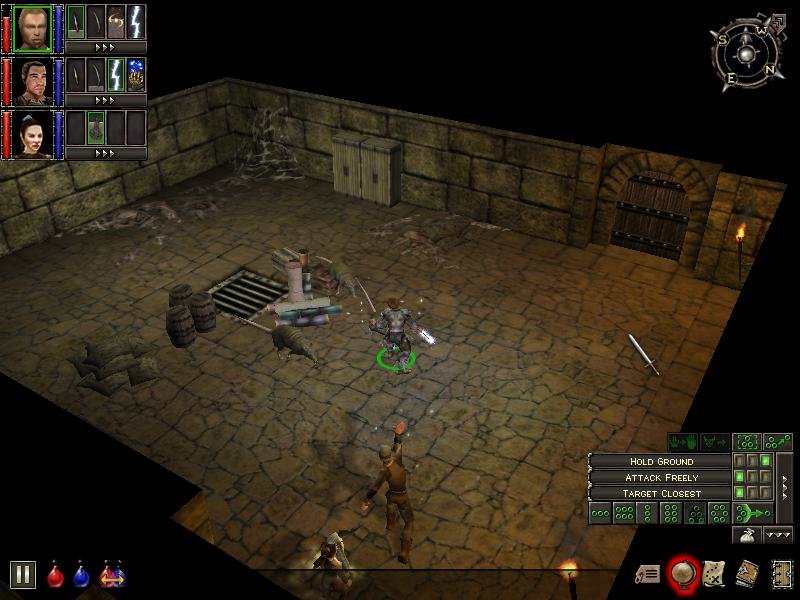Open the treasure map icon
This screenshot has height=600, width=800.
coord(714,573)
